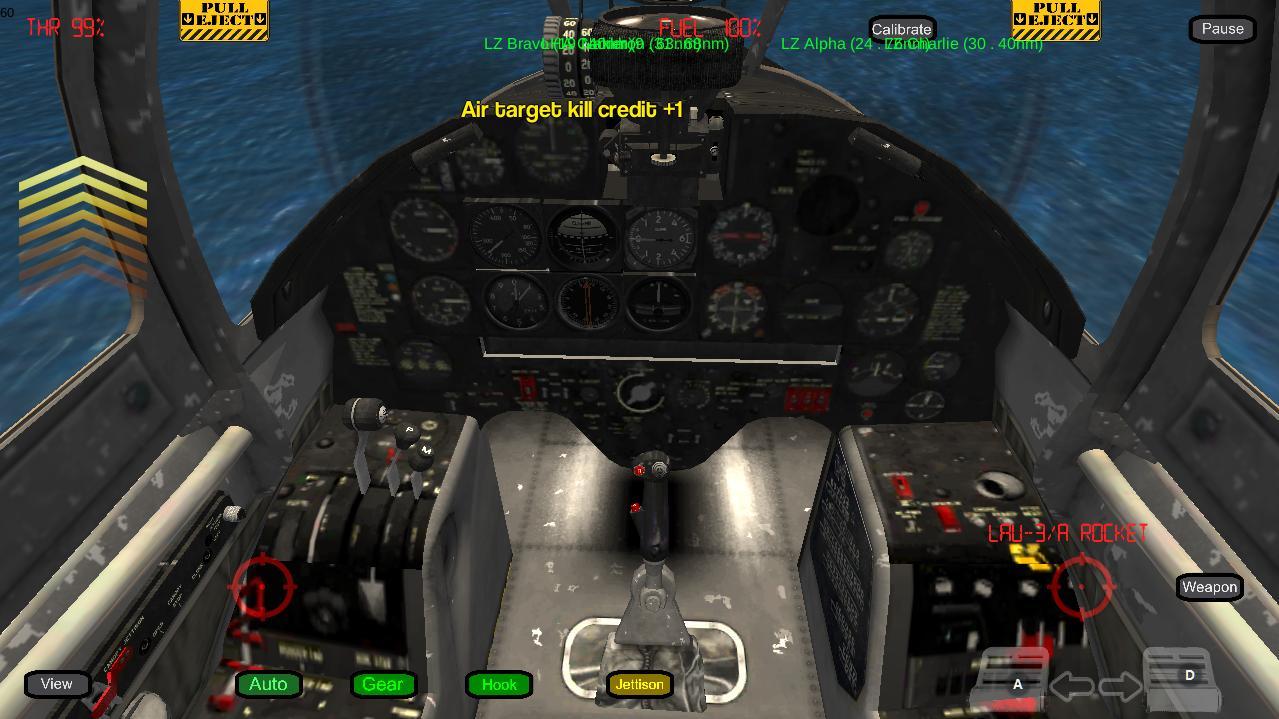Switch to the next Weapon
Screen dimensions: 1279x719
(x=1209, y=587)
